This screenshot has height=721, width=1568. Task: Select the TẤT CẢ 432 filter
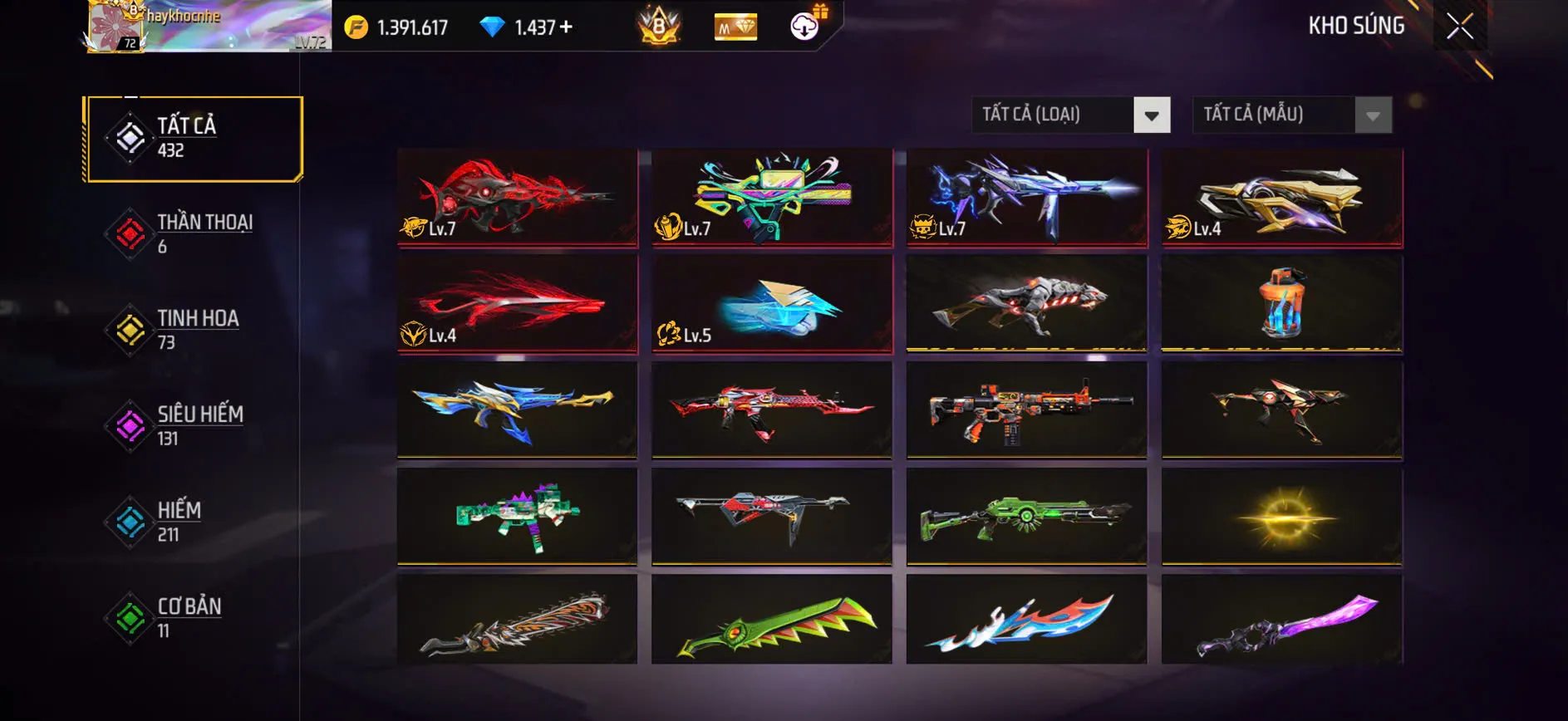[x=191, y=138]
